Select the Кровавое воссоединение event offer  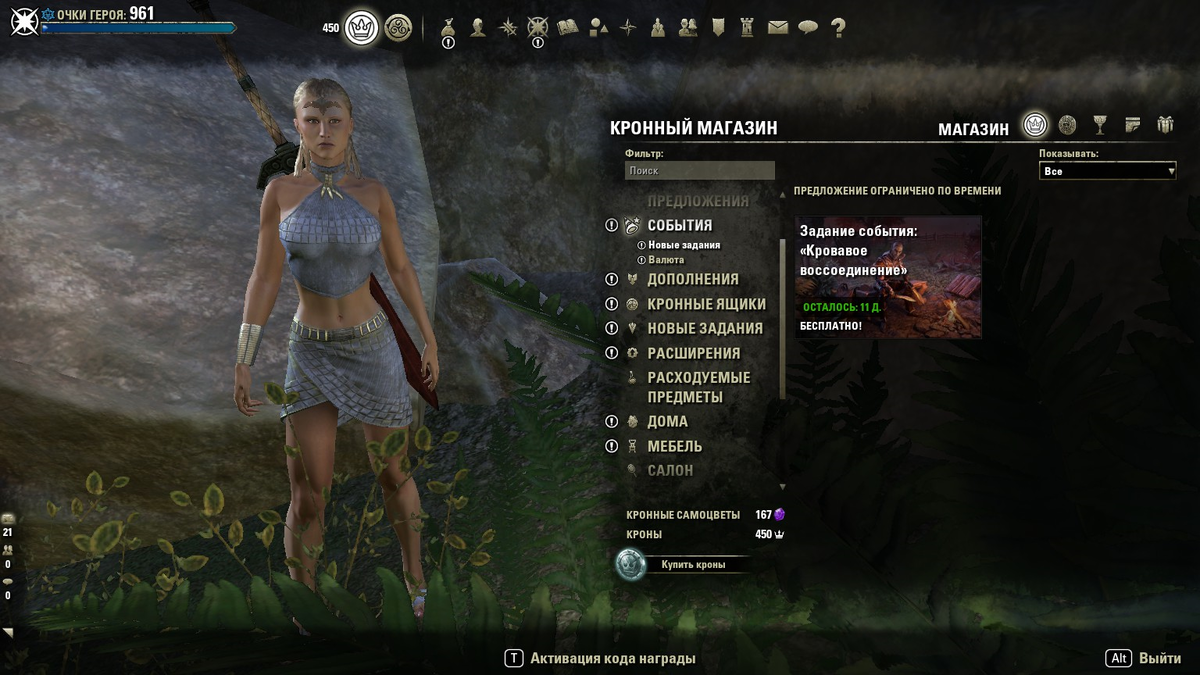click(x=888, y=277)
